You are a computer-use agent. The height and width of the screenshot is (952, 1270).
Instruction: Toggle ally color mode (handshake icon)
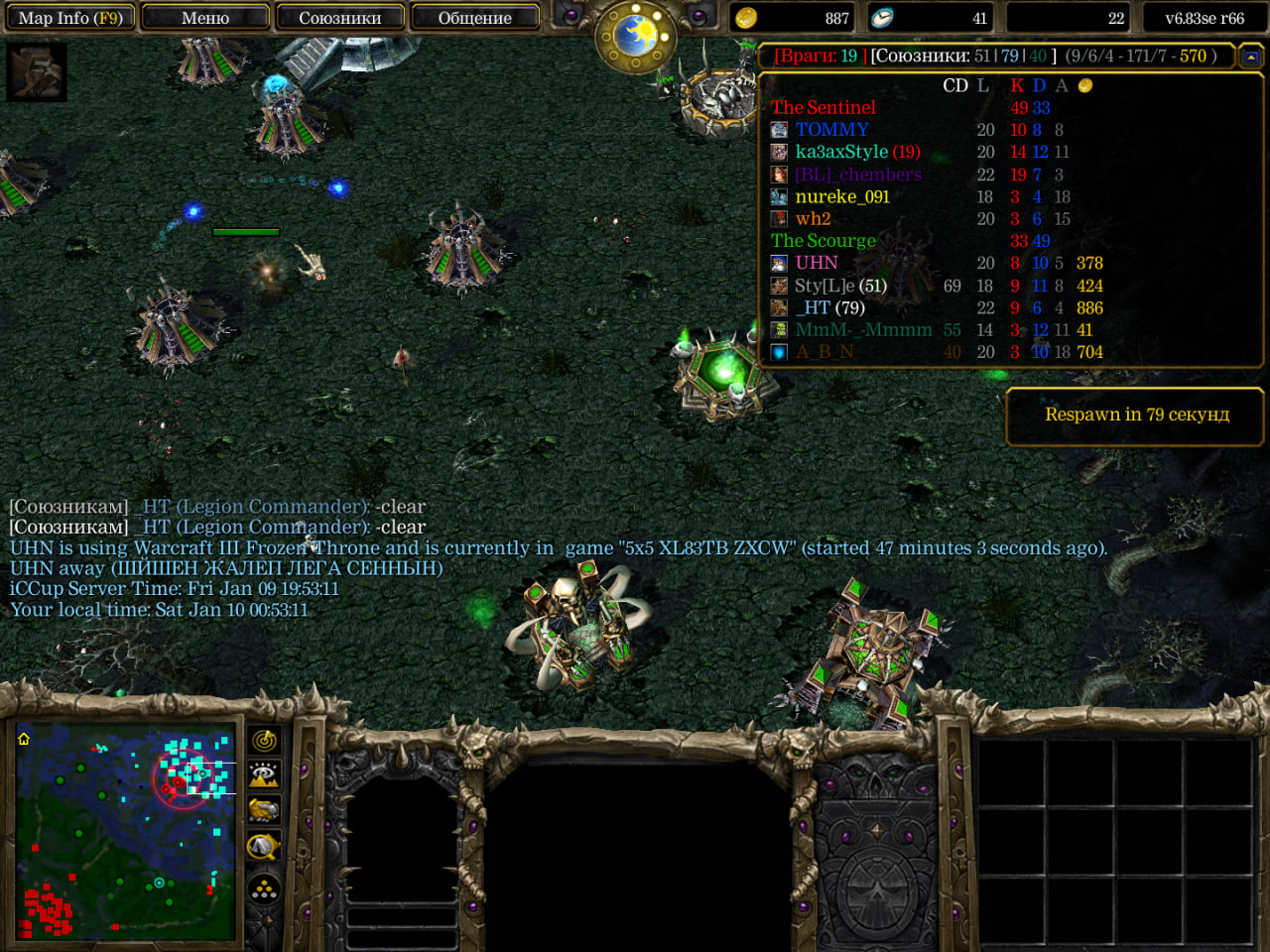tap(264, 811)
